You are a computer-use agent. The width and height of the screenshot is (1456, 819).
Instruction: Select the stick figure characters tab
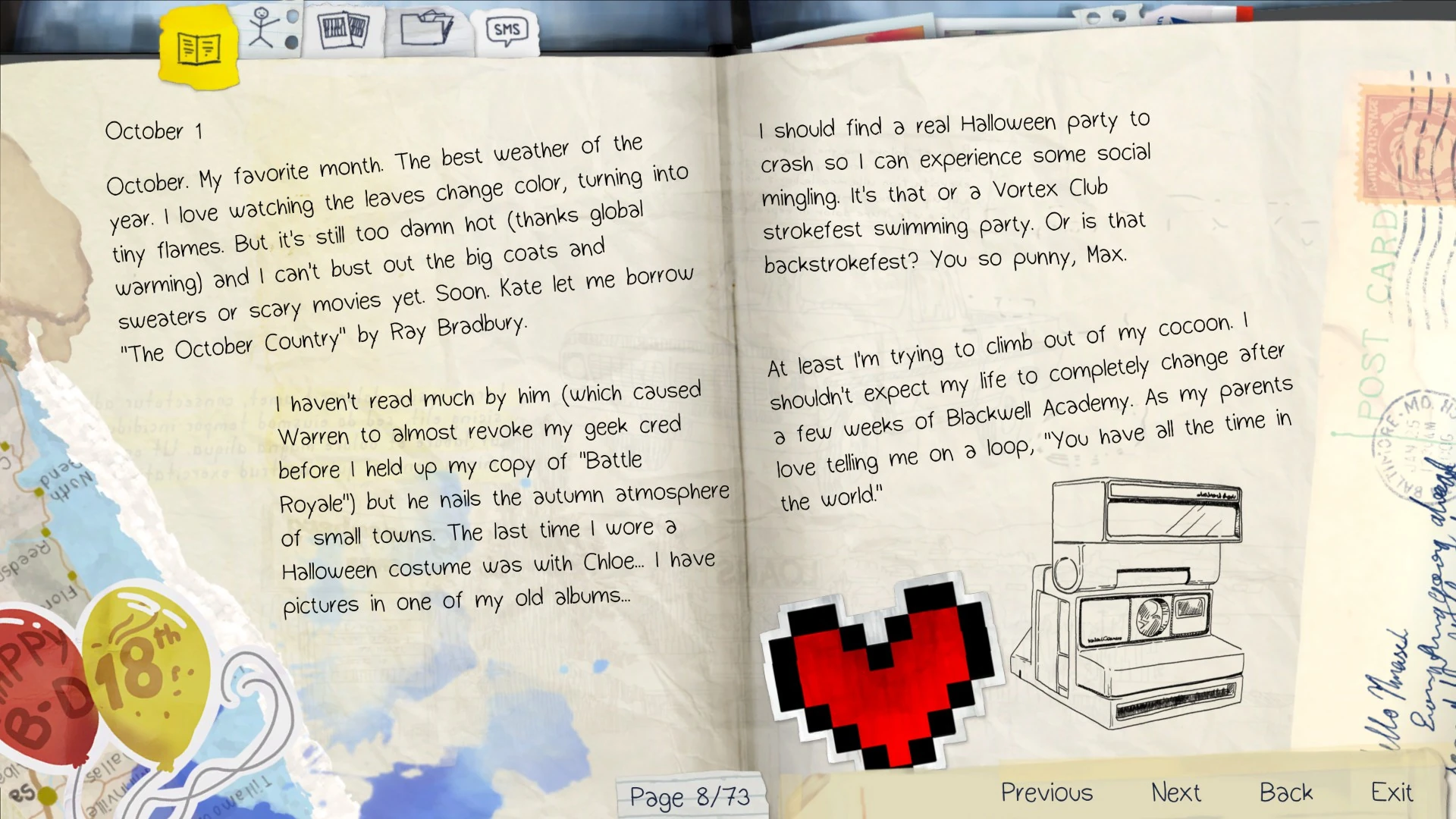(265, 27)
